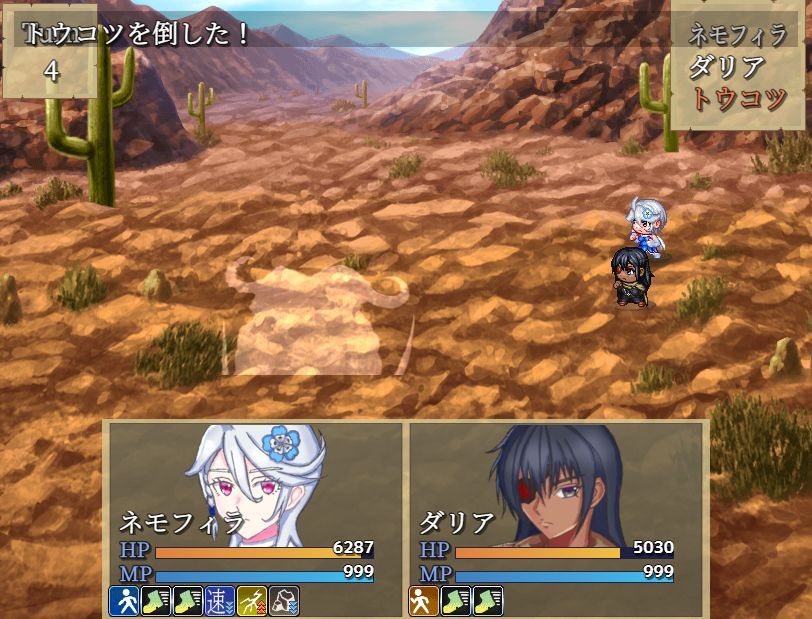Click the orange walking figure status icon

tap(424, 601)
